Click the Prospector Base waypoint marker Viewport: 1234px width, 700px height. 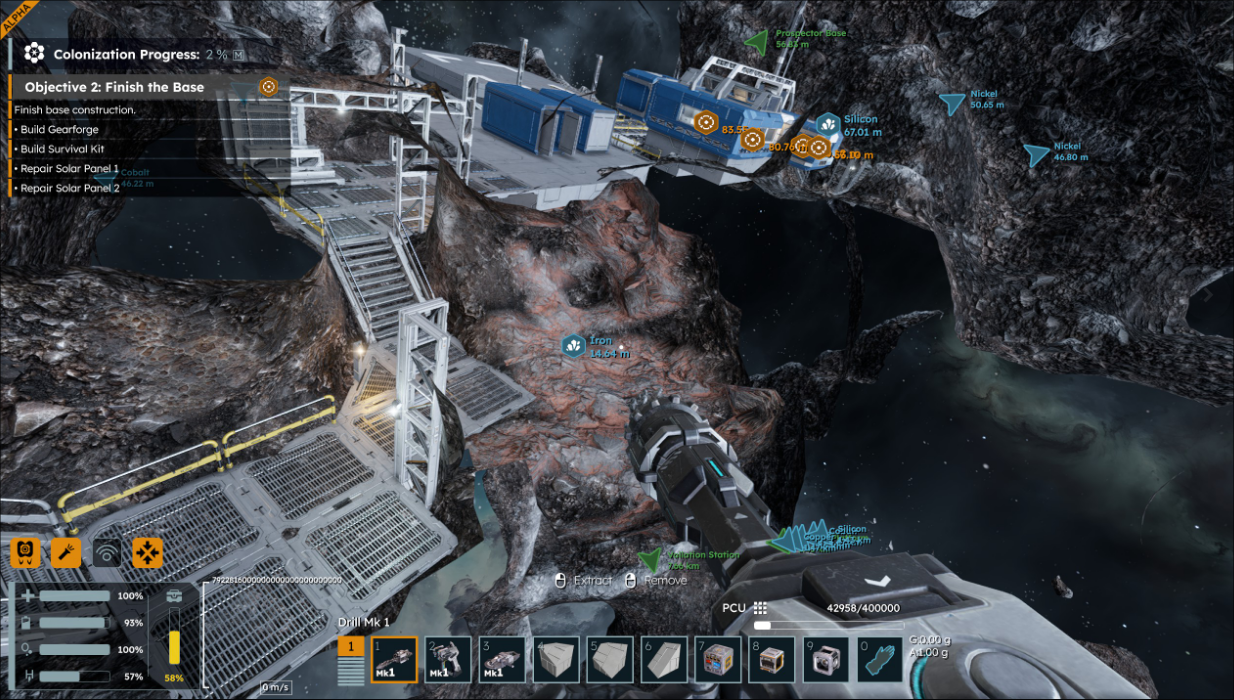757,40
